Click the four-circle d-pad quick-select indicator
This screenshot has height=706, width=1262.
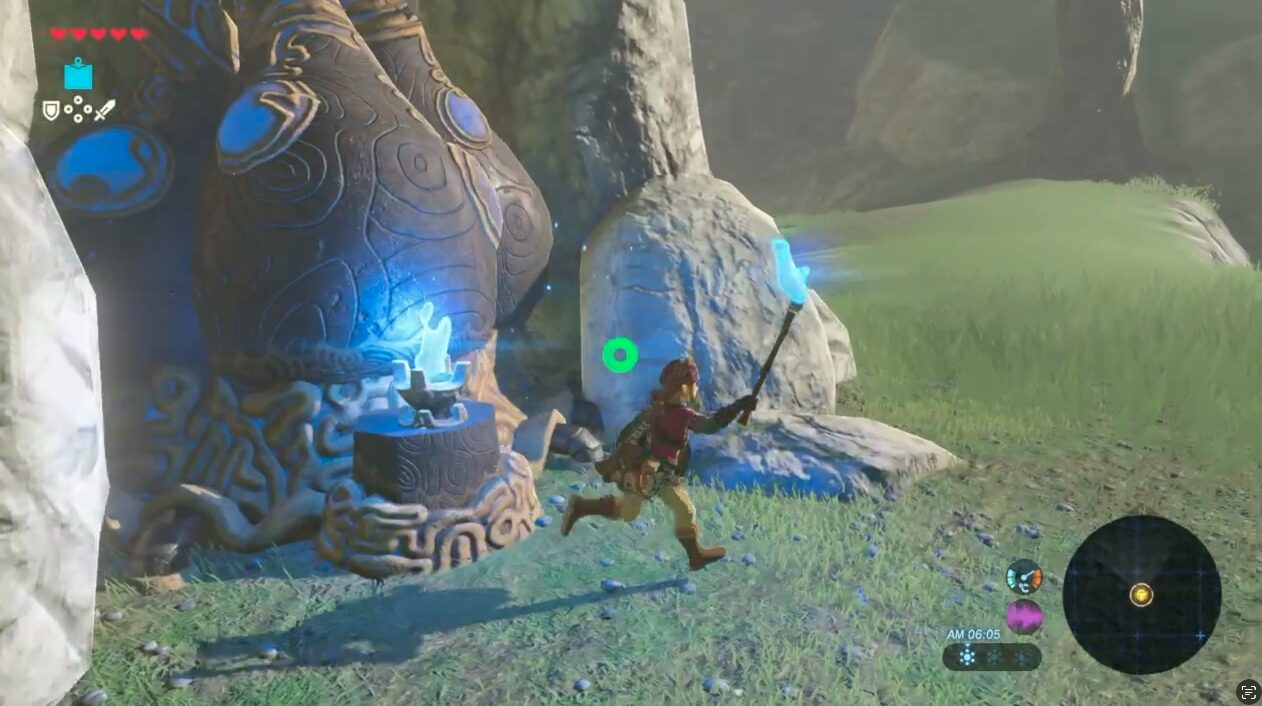click(78, 110)
